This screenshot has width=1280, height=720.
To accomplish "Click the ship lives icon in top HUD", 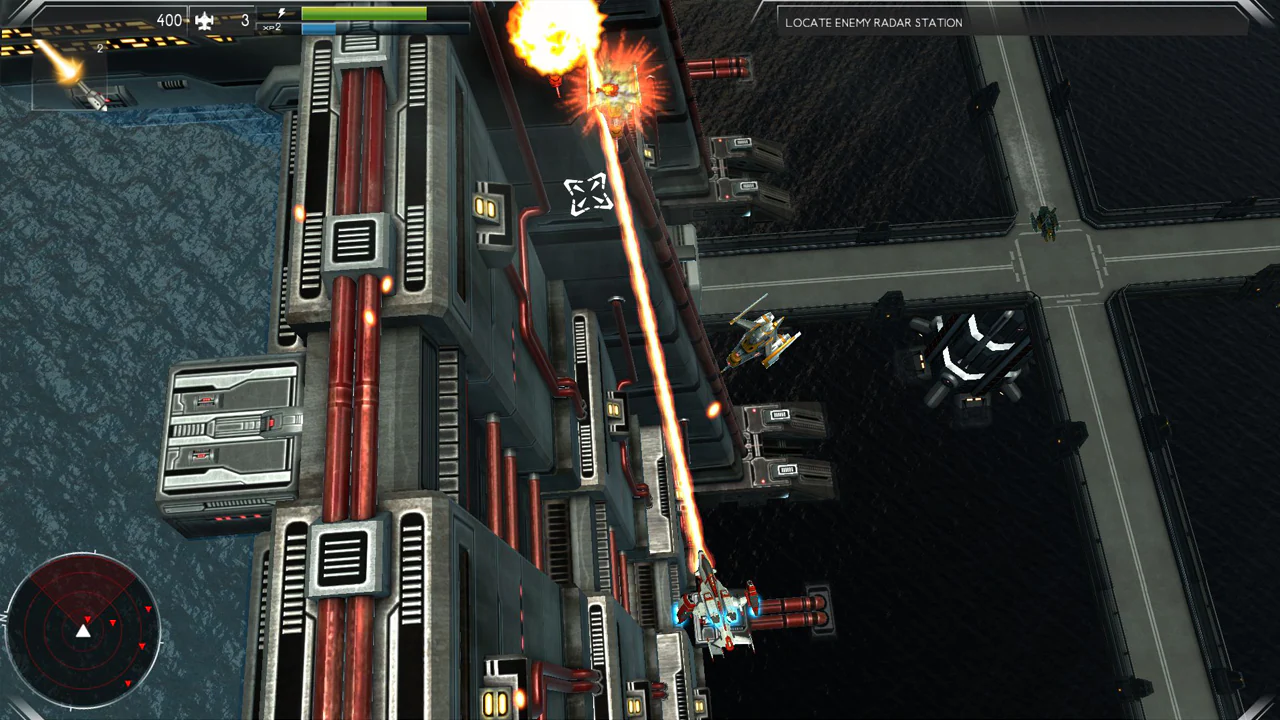I will [x=203, y=19].
